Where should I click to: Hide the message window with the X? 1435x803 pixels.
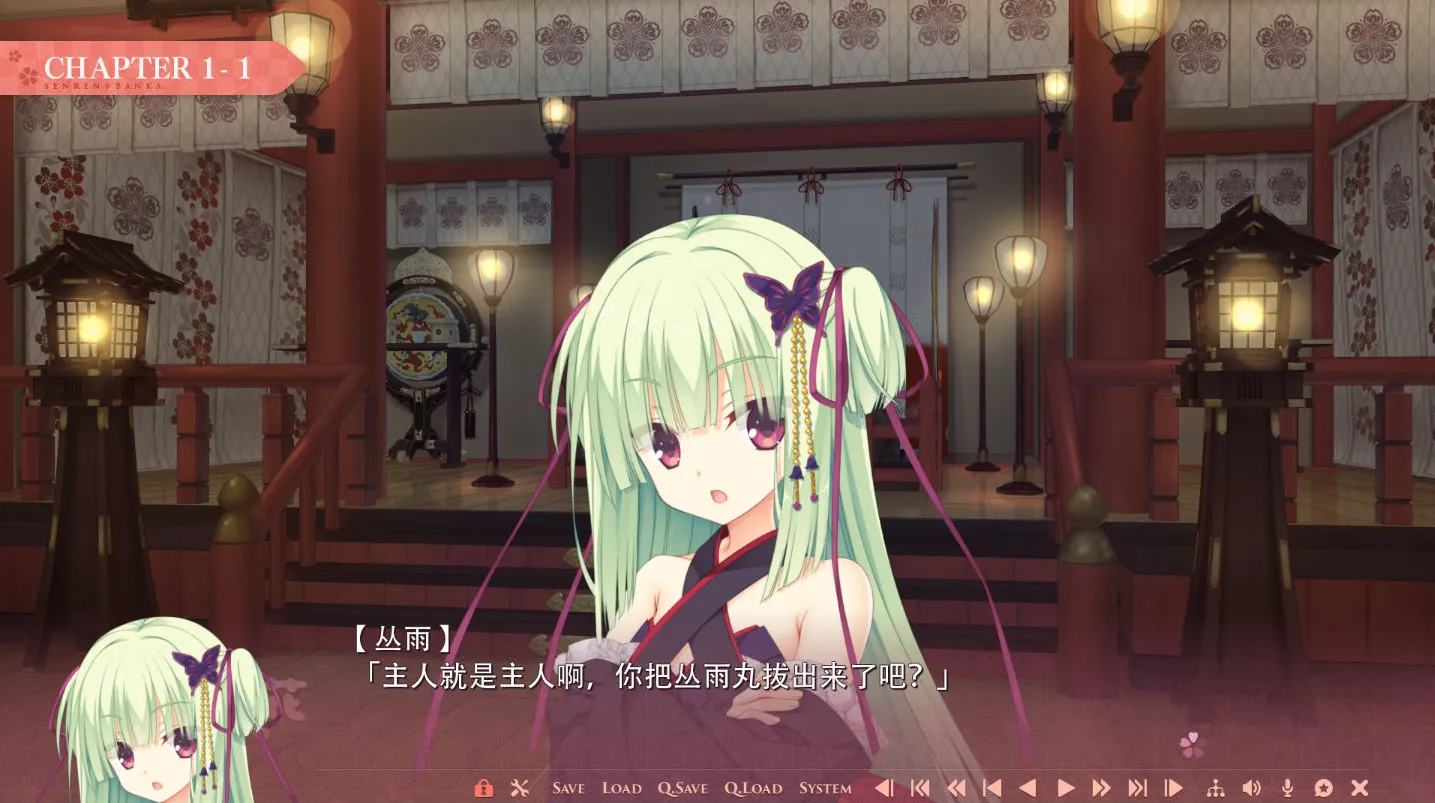pos(1359,788)
